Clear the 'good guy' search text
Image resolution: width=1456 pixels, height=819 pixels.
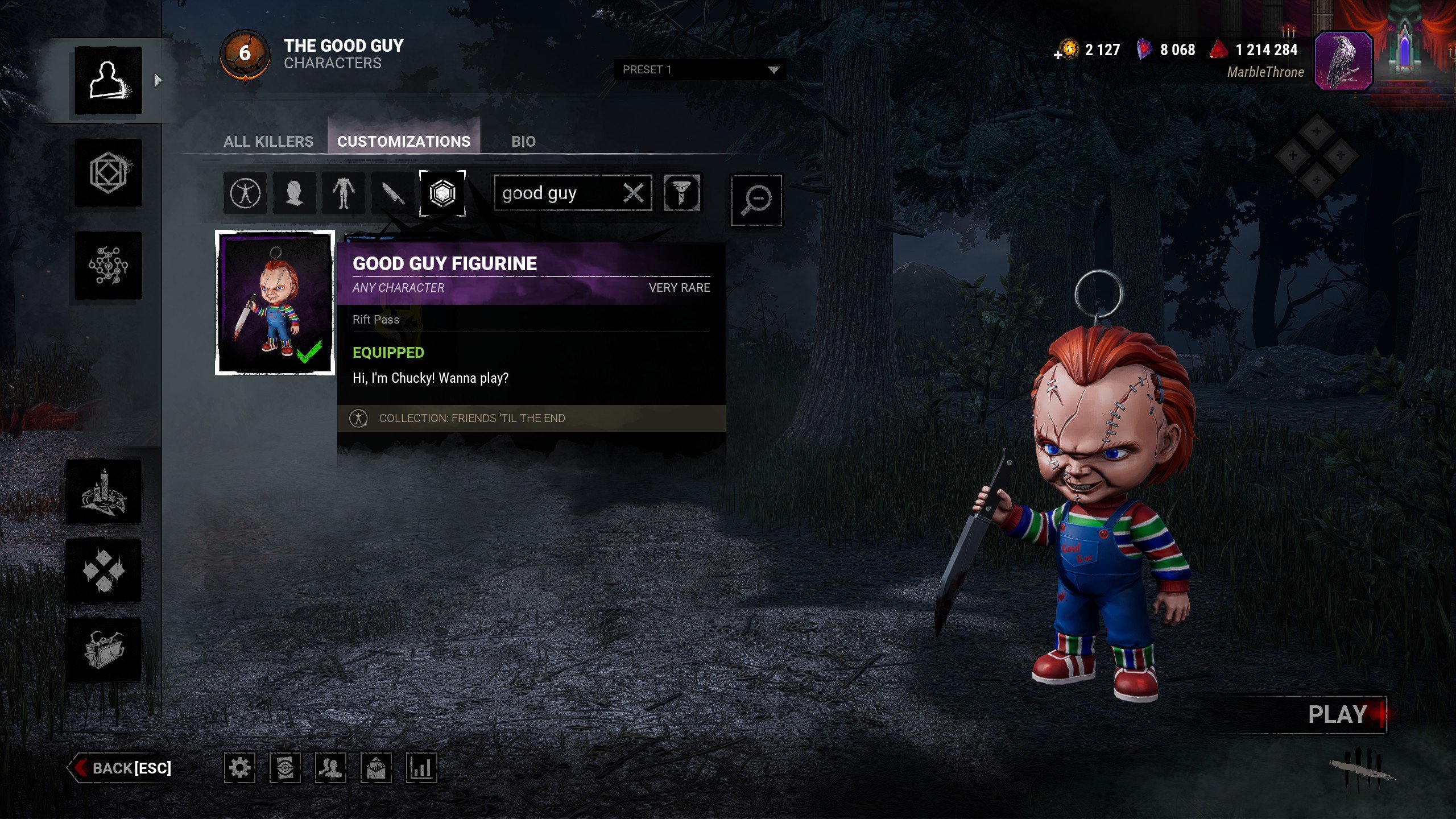pyautogui.click(x=634, y=193)
